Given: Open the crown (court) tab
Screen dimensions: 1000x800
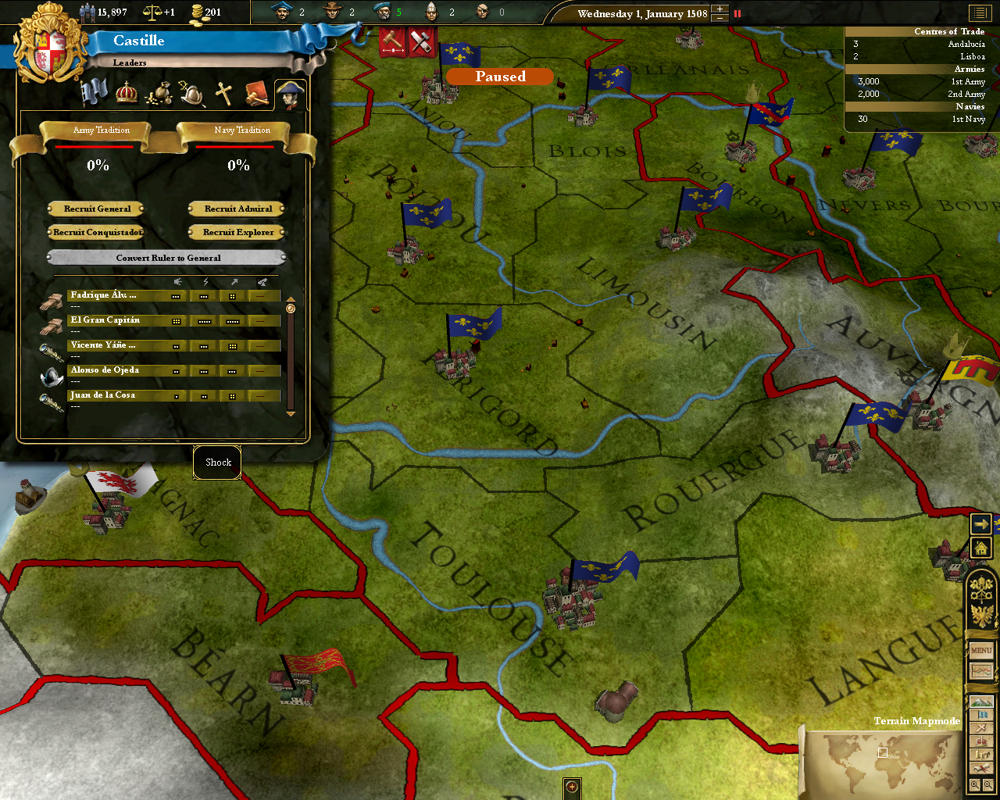Looking at the screenshot, I should tap(127, 93).
